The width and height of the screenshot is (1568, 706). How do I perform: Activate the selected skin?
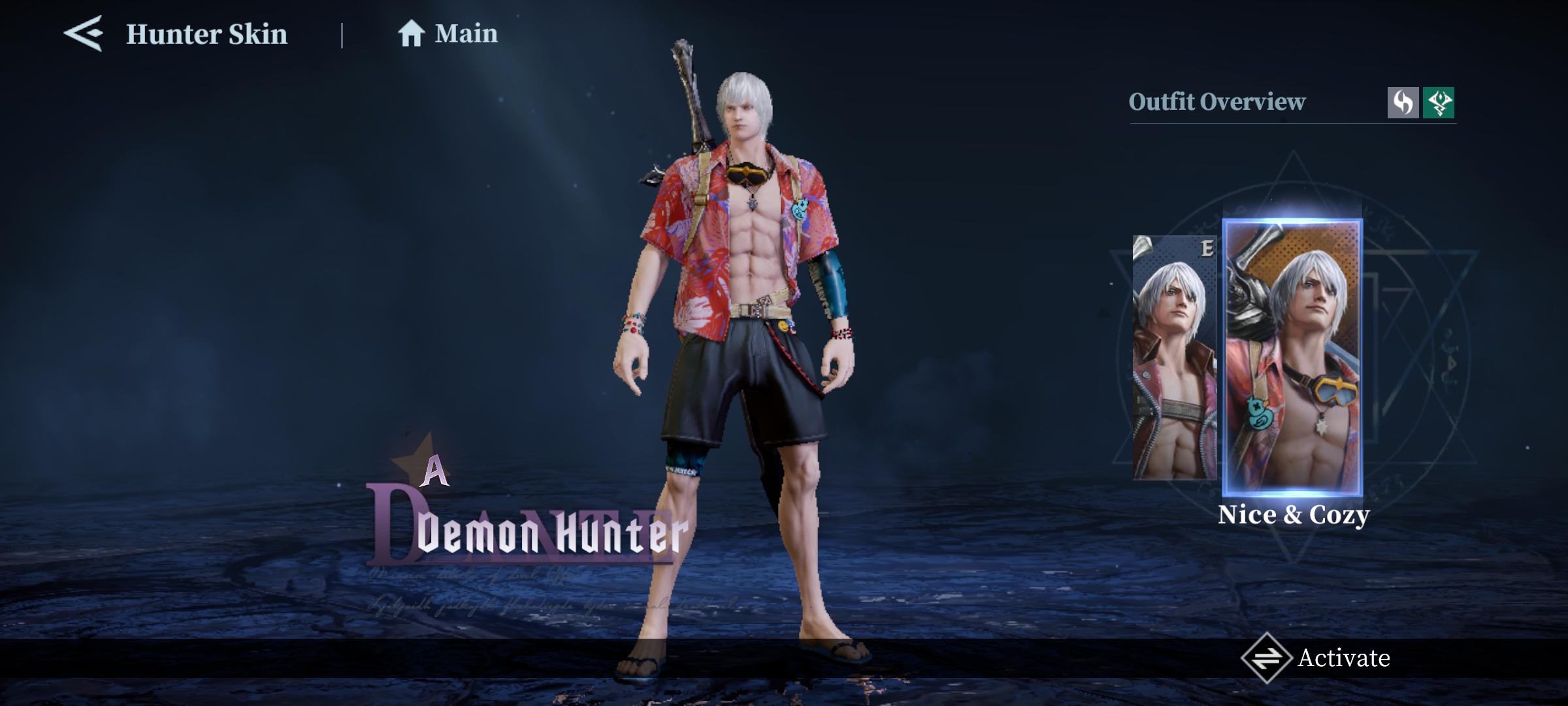click(x=1316, y=658)
